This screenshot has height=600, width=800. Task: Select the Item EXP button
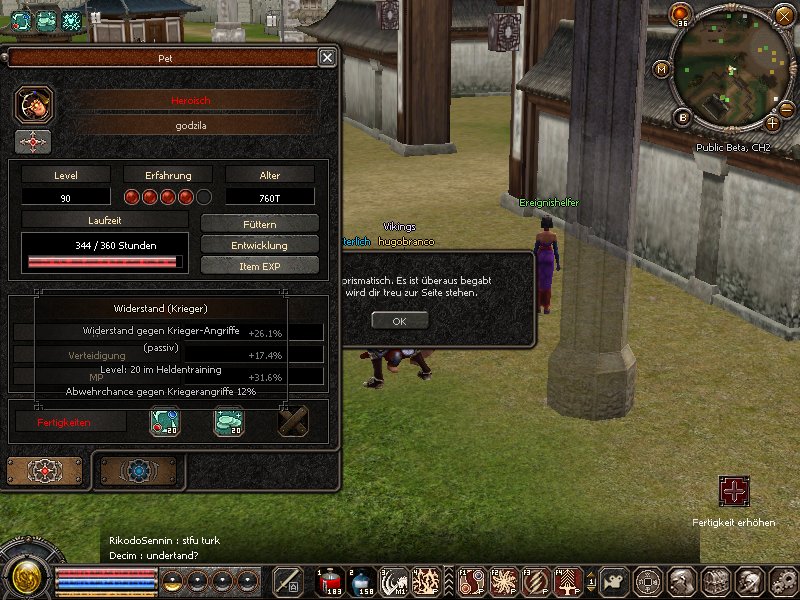260,266
